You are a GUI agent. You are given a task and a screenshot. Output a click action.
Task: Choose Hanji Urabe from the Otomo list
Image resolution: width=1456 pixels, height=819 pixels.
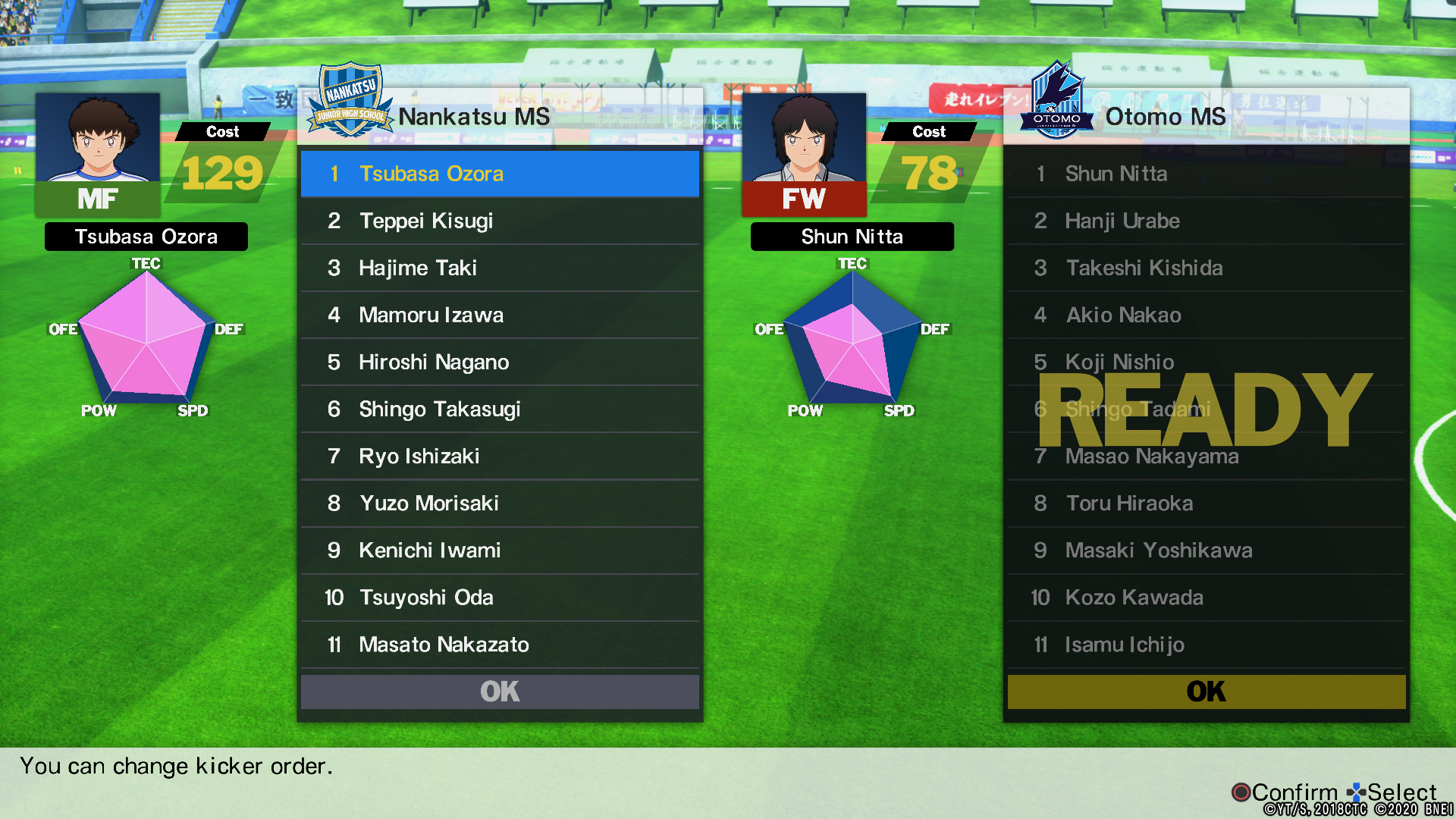pyautogui.click(x=1206, y=221)
